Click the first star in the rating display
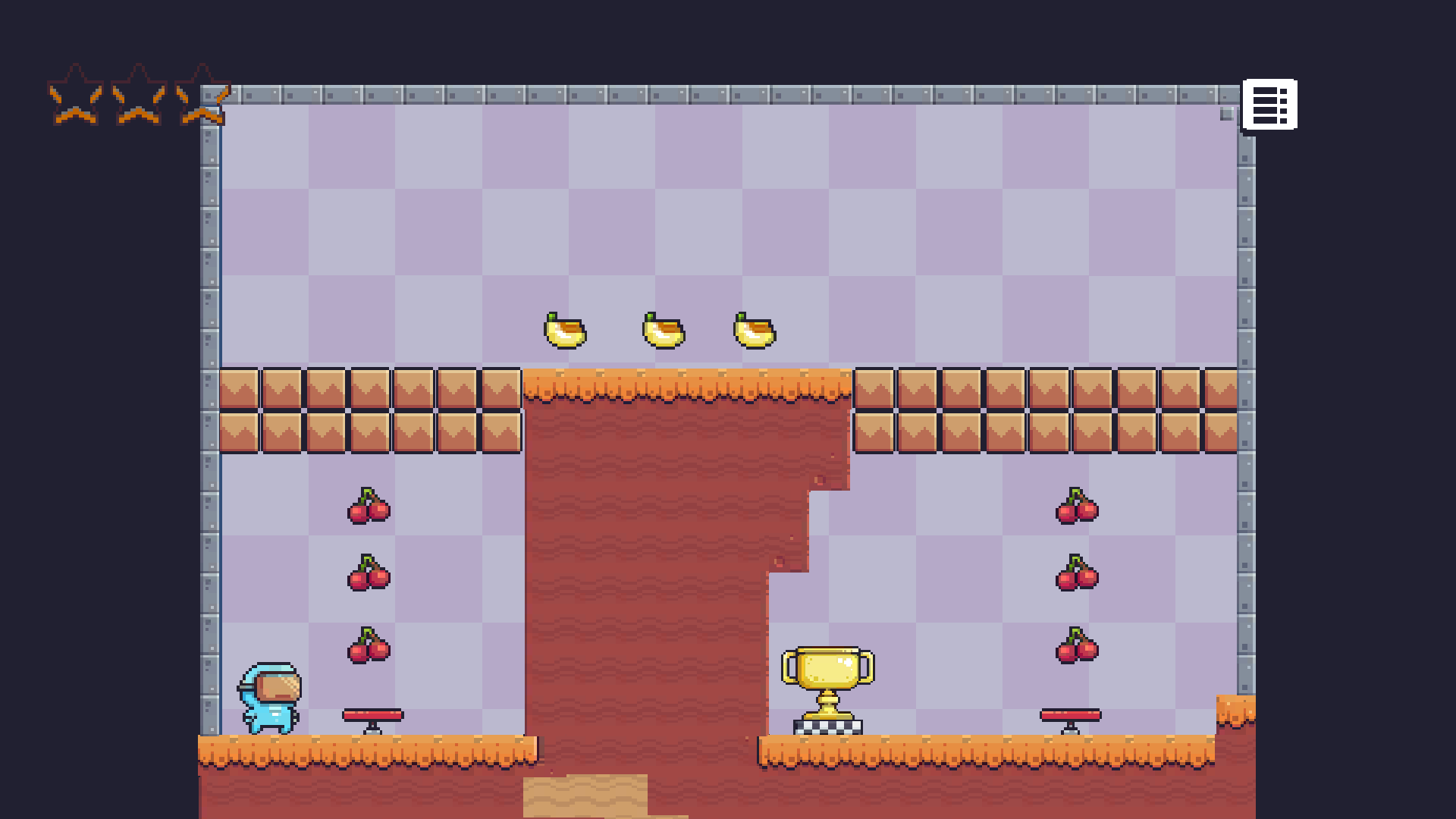1456x819 pixels. tap(74, 97)
